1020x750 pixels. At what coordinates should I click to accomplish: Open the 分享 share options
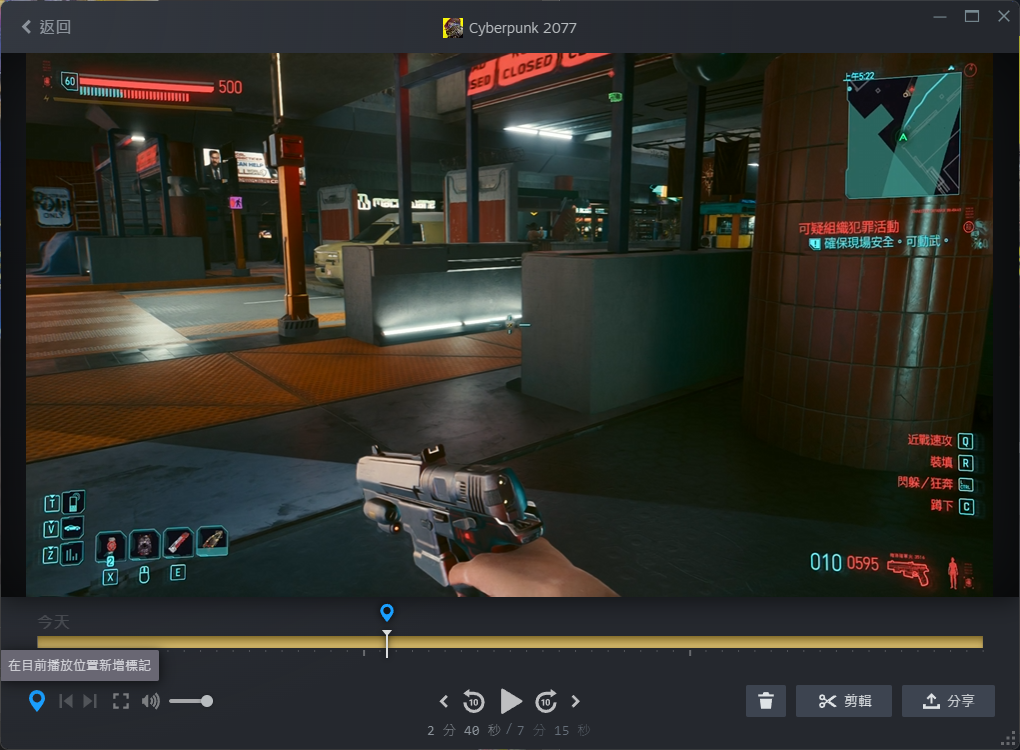[948, 701]
